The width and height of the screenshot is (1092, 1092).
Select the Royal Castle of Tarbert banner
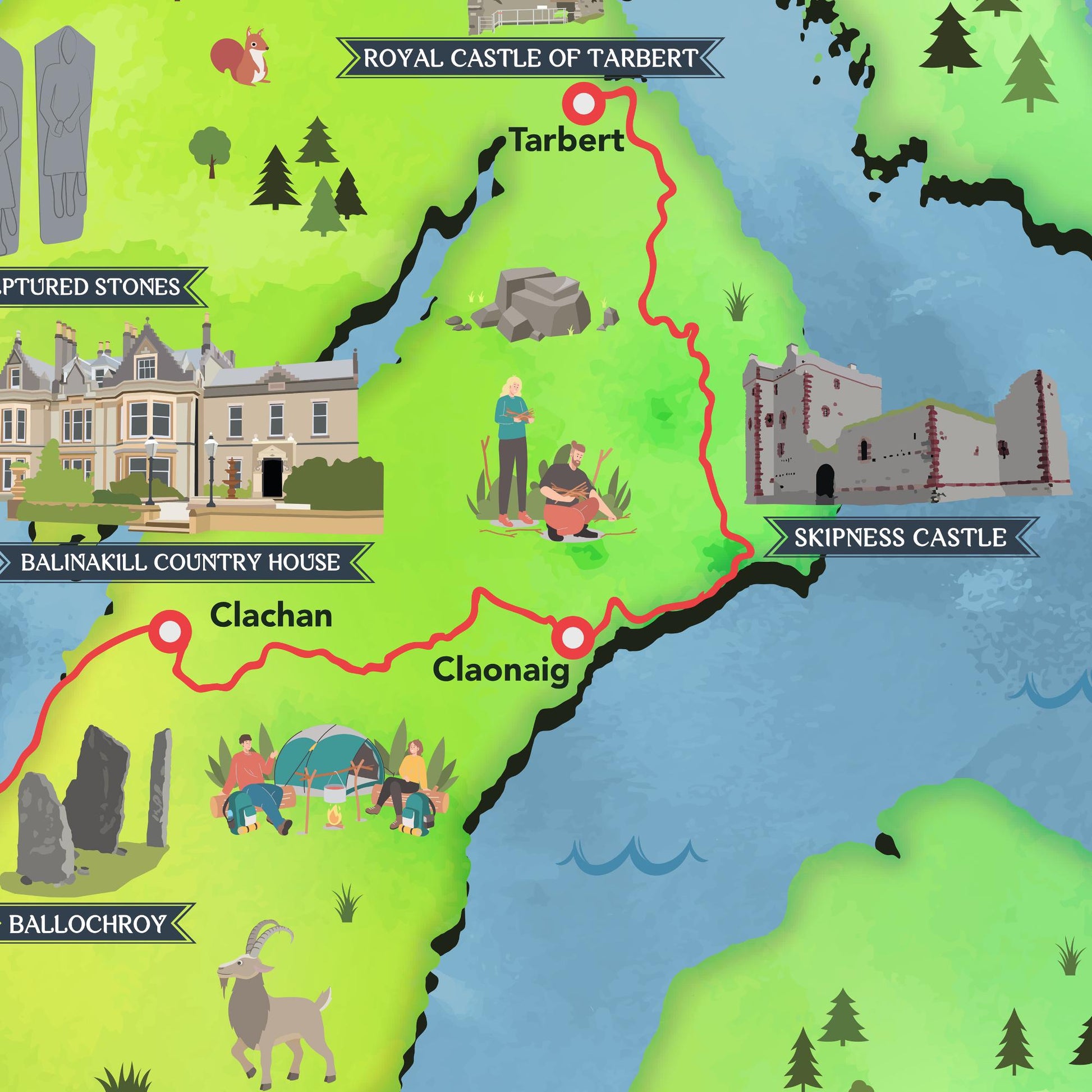point(530,58)
